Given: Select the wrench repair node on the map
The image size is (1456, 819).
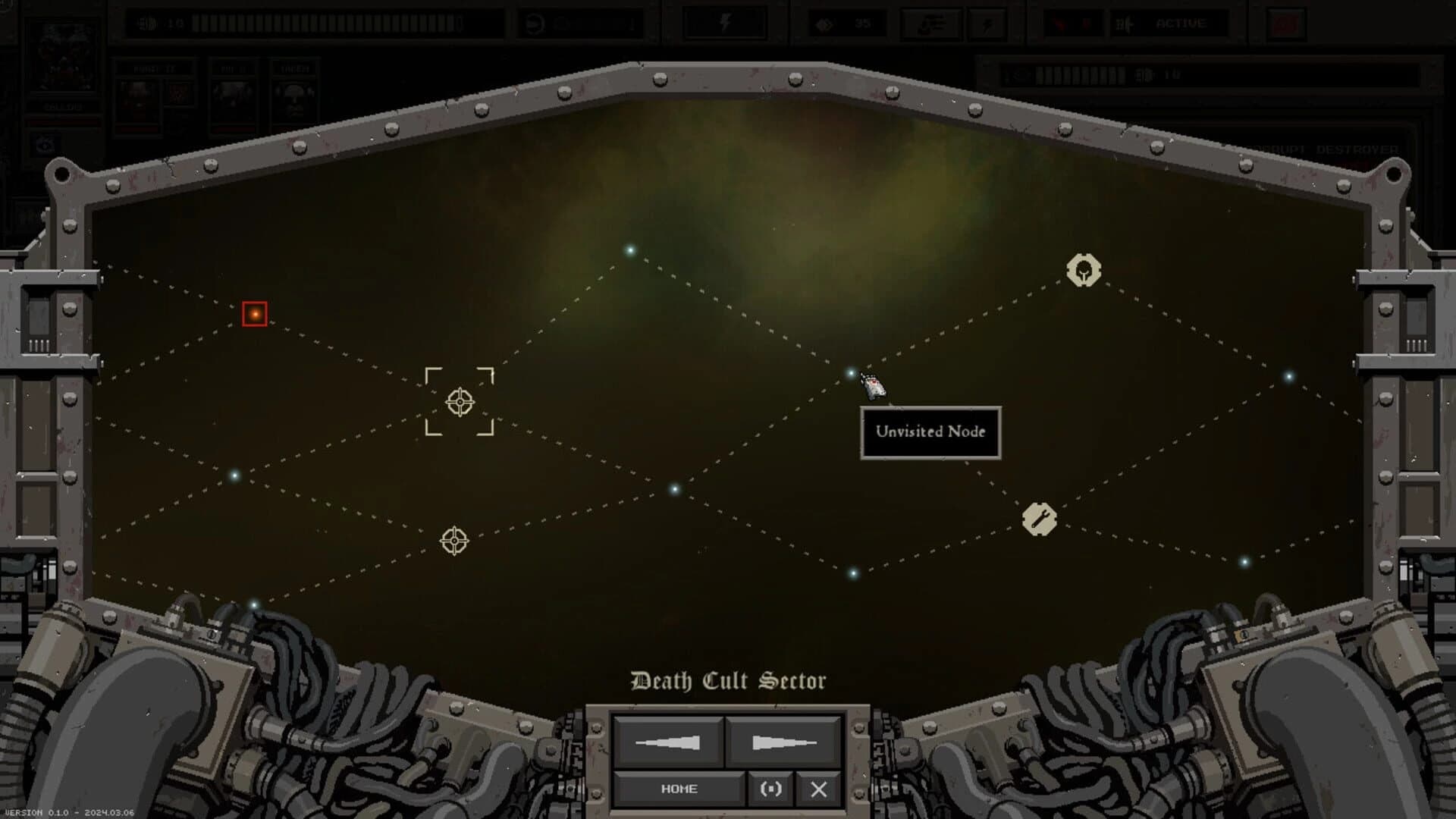Looking at the screenshot, I should (1040, 518).
